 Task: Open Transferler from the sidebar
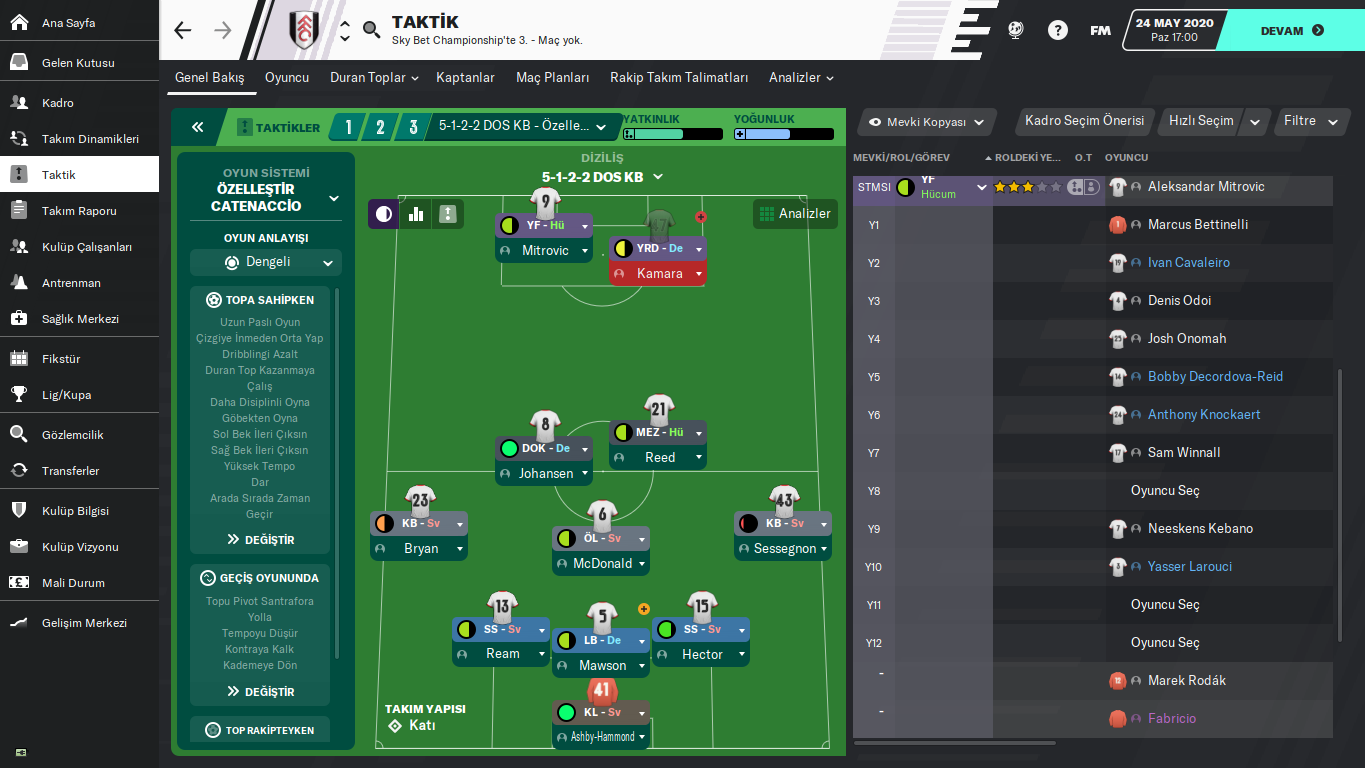(70, 471)
